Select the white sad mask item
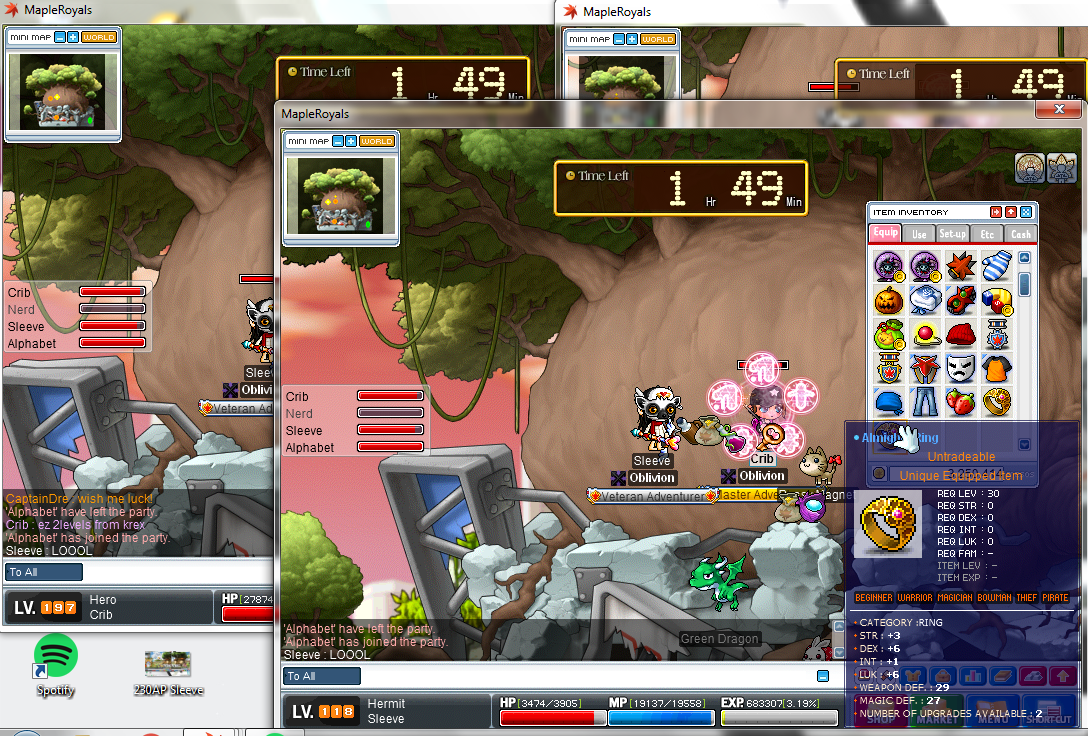The image size is (1088, 736). click(960, 368)
